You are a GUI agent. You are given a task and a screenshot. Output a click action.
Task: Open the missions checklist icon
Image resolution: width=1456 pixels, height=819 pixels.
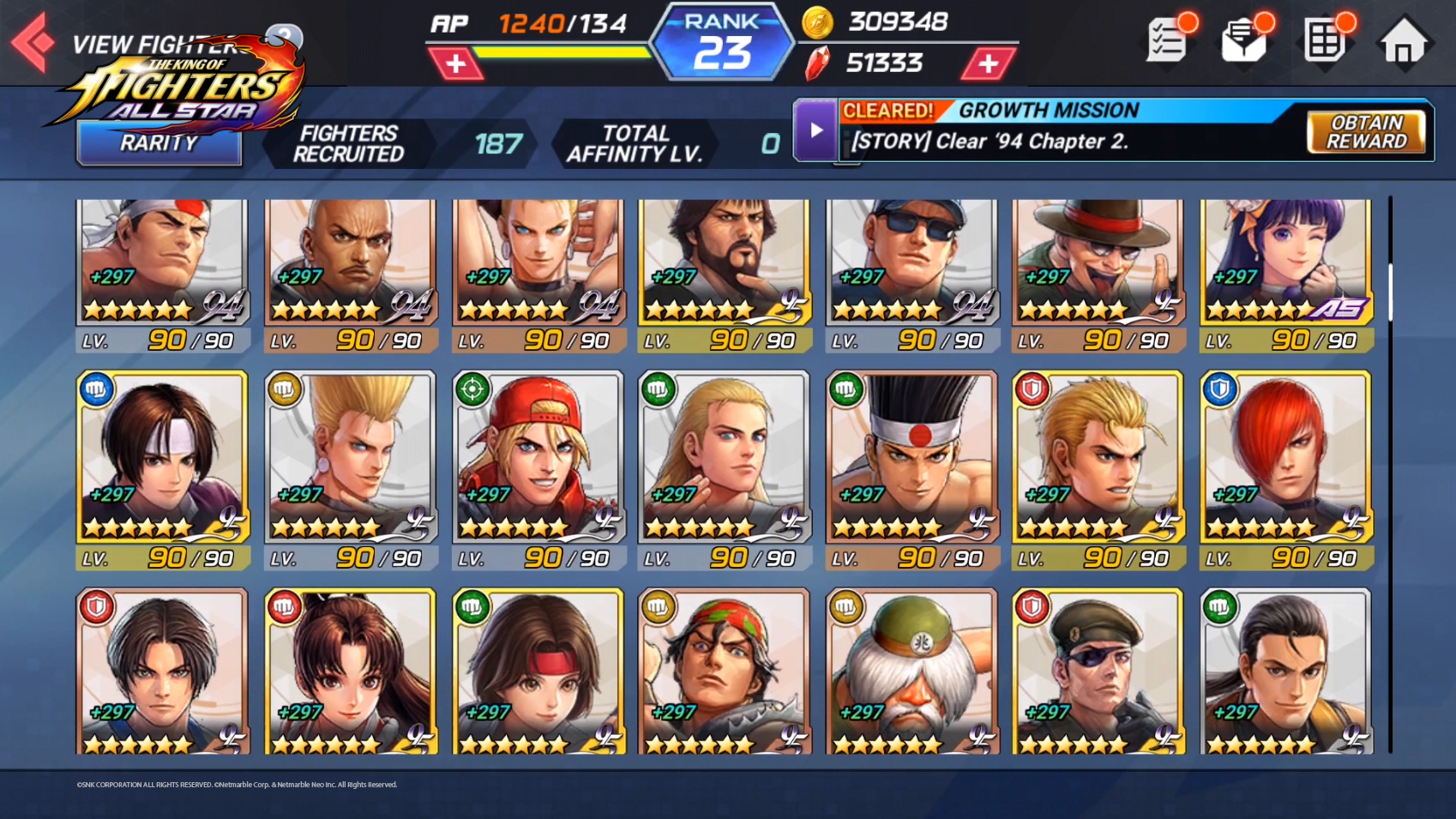tap(1167, 40)
